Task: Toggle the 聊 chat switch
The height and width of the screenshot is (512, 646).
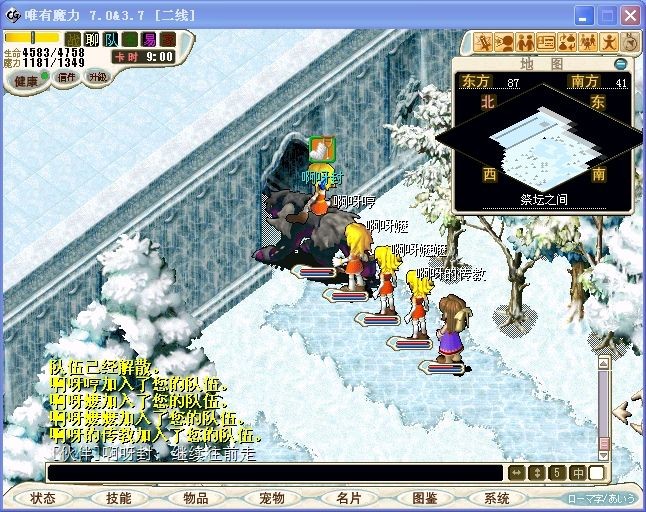Action: [92, 39]
